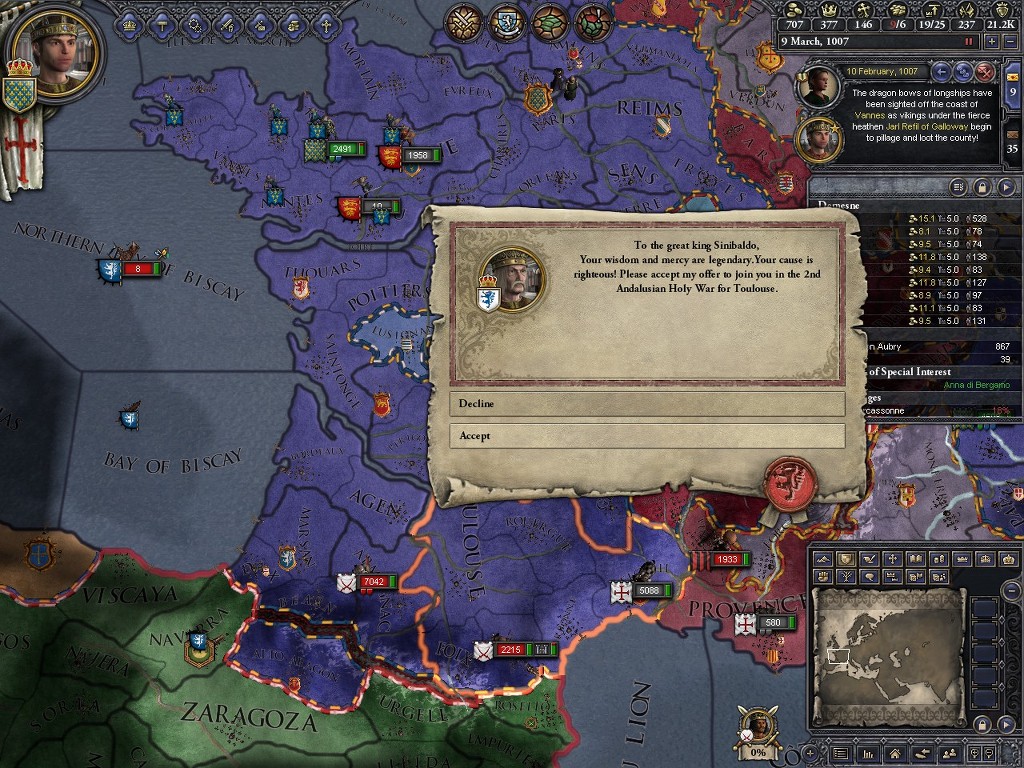The width and height of the screenshot is (1024, 768).
Task: Open the ledger bar chart button
Action: [x=867, y=753]
